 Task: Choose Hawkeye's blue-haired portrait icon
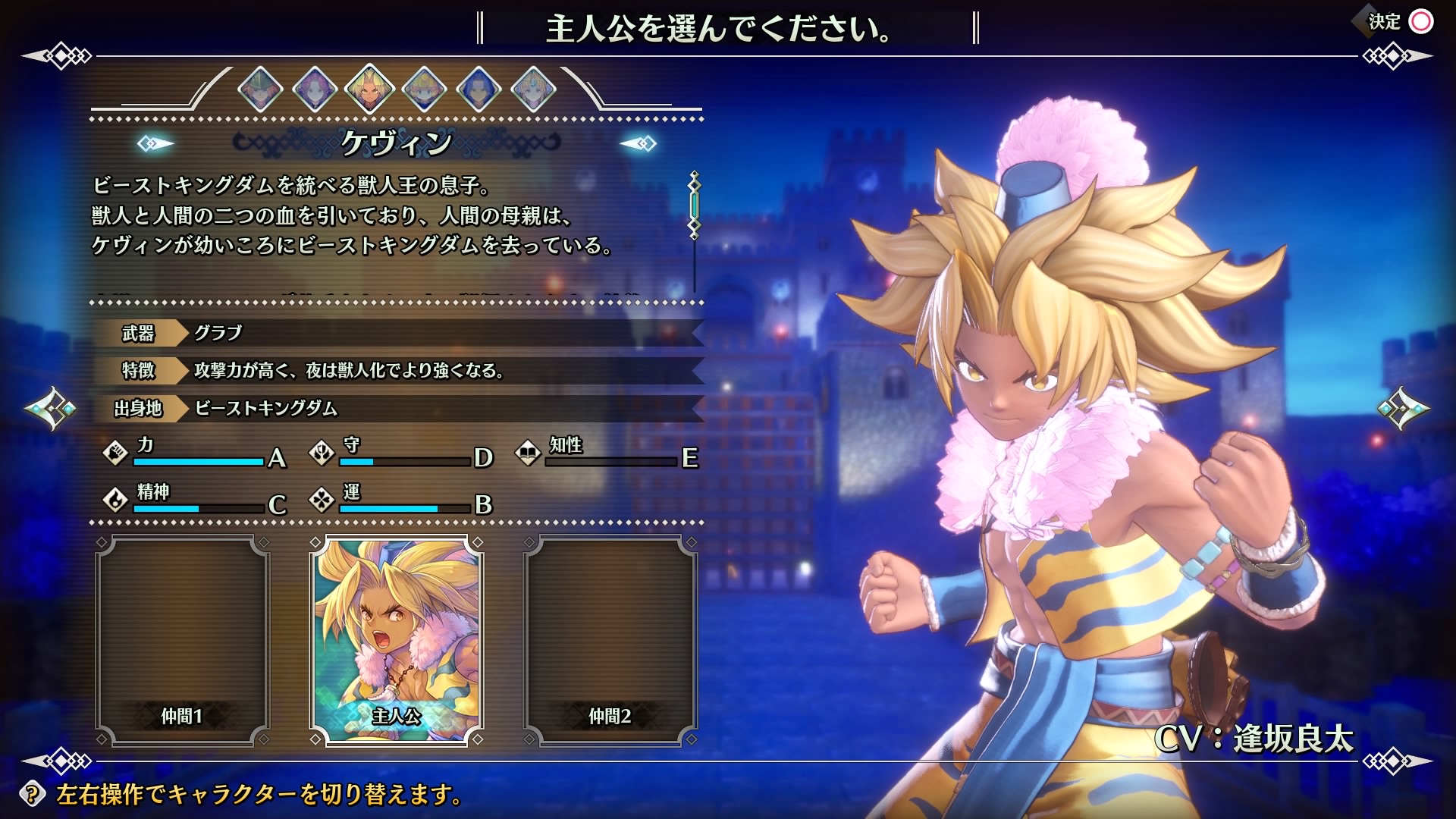tap(479, 89)
